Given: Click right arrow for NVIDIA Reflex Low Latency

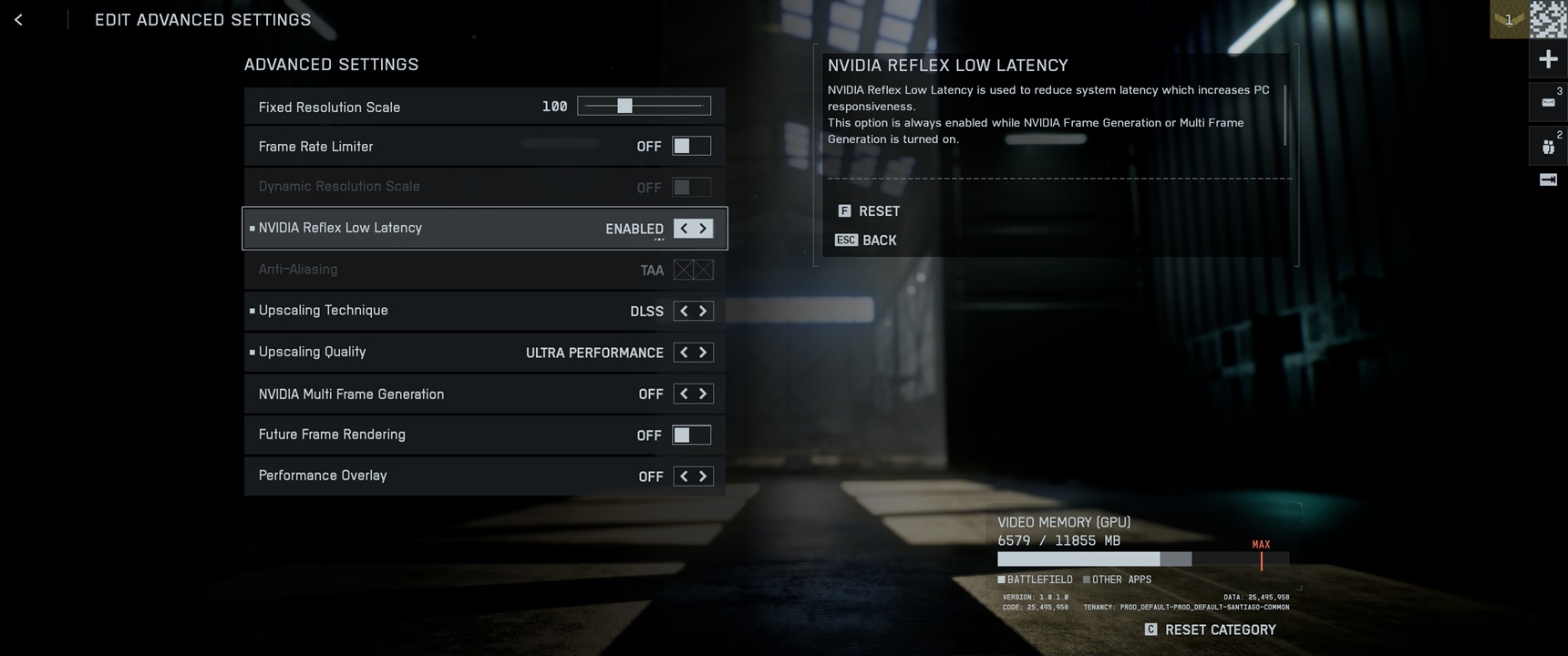Looking at the screenshot, I should click(x=703, y=229).
